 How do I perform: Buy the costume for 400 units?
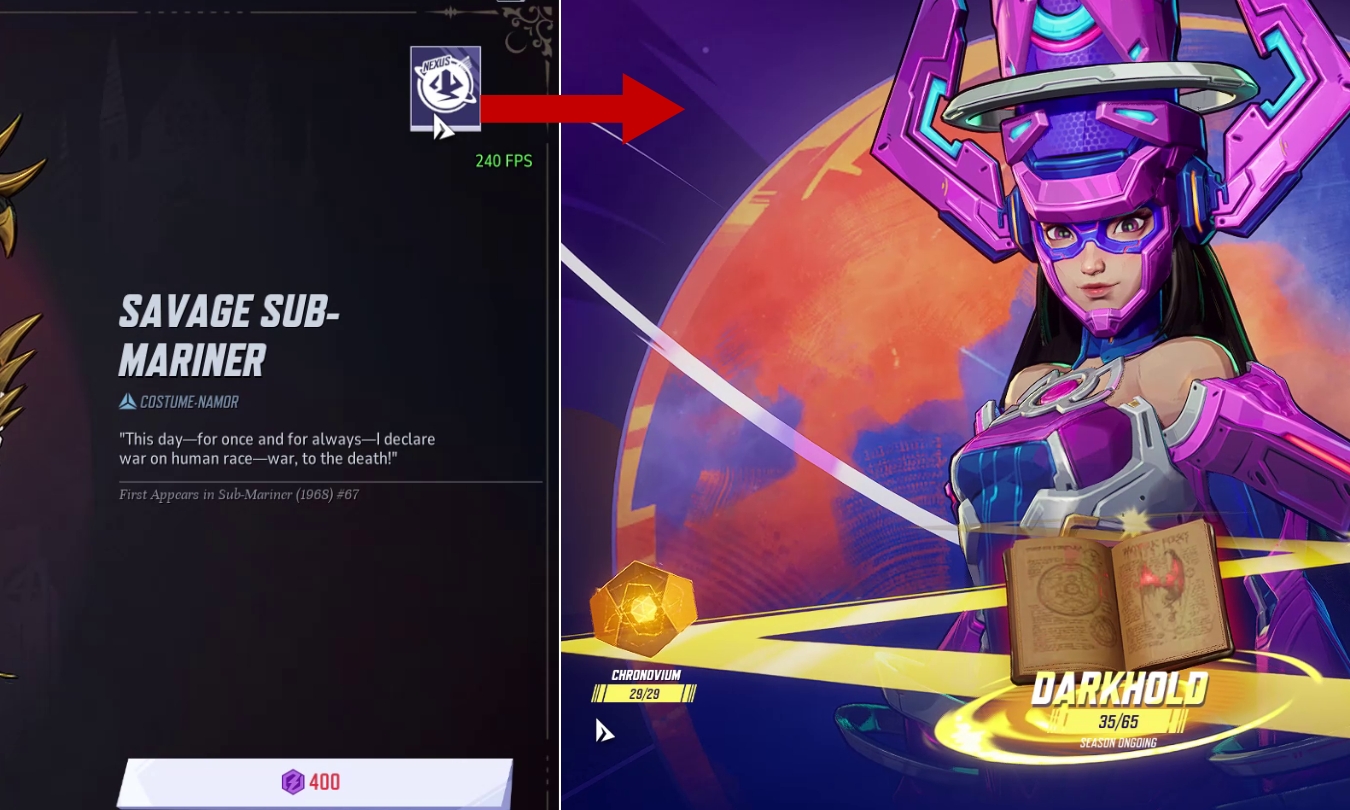pyautogui.click(x=316, y=782)
